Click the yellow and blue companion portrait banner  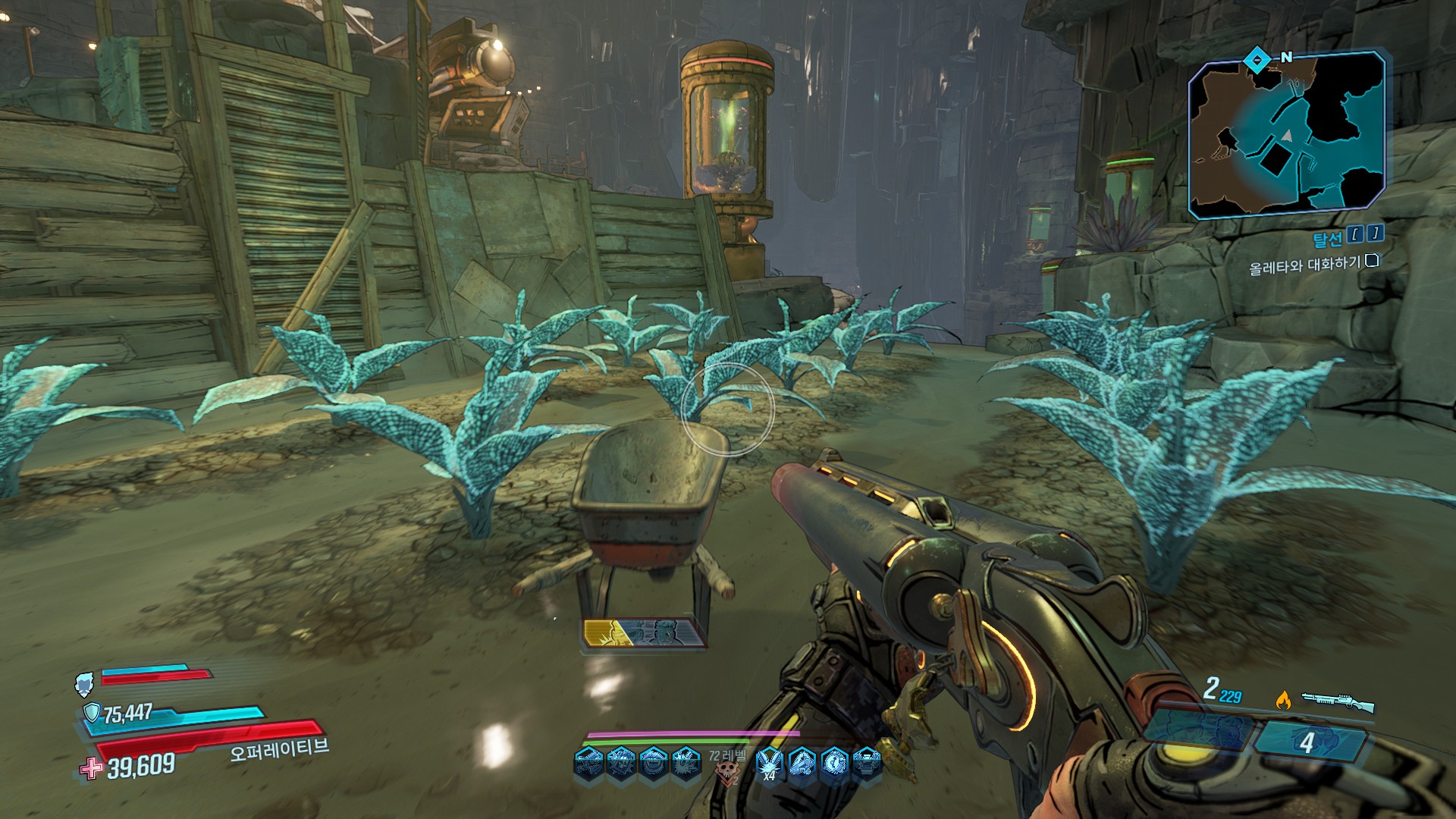[x=643, y=633]
